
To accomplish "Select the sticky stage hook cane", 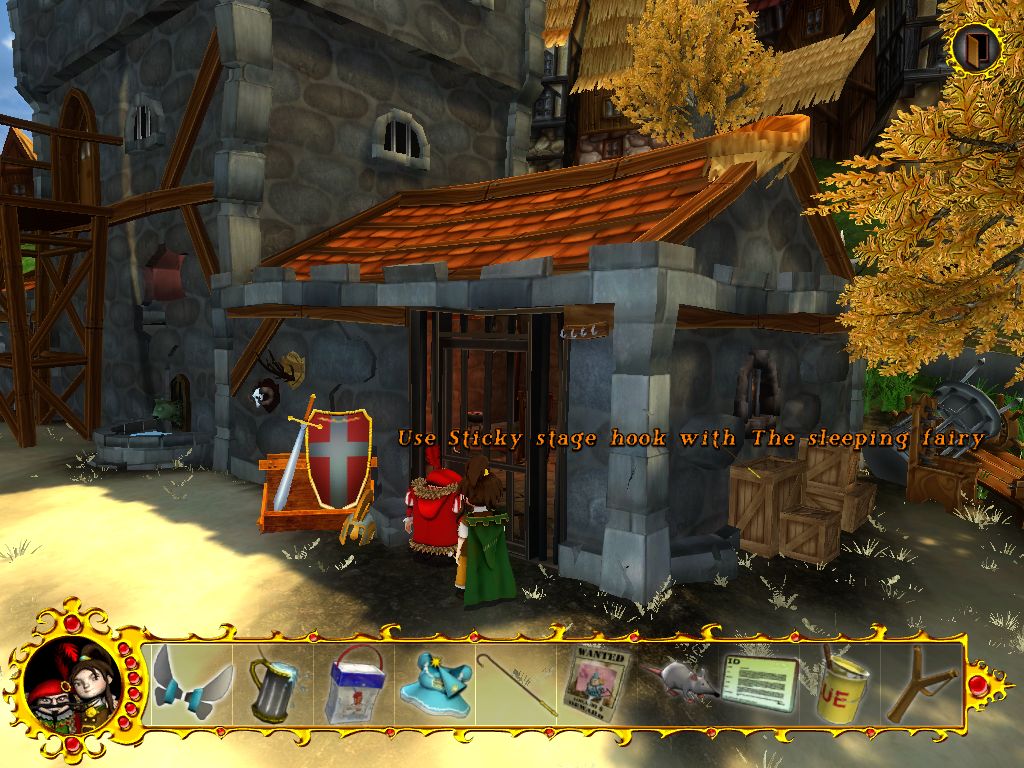I will [516, 685].
